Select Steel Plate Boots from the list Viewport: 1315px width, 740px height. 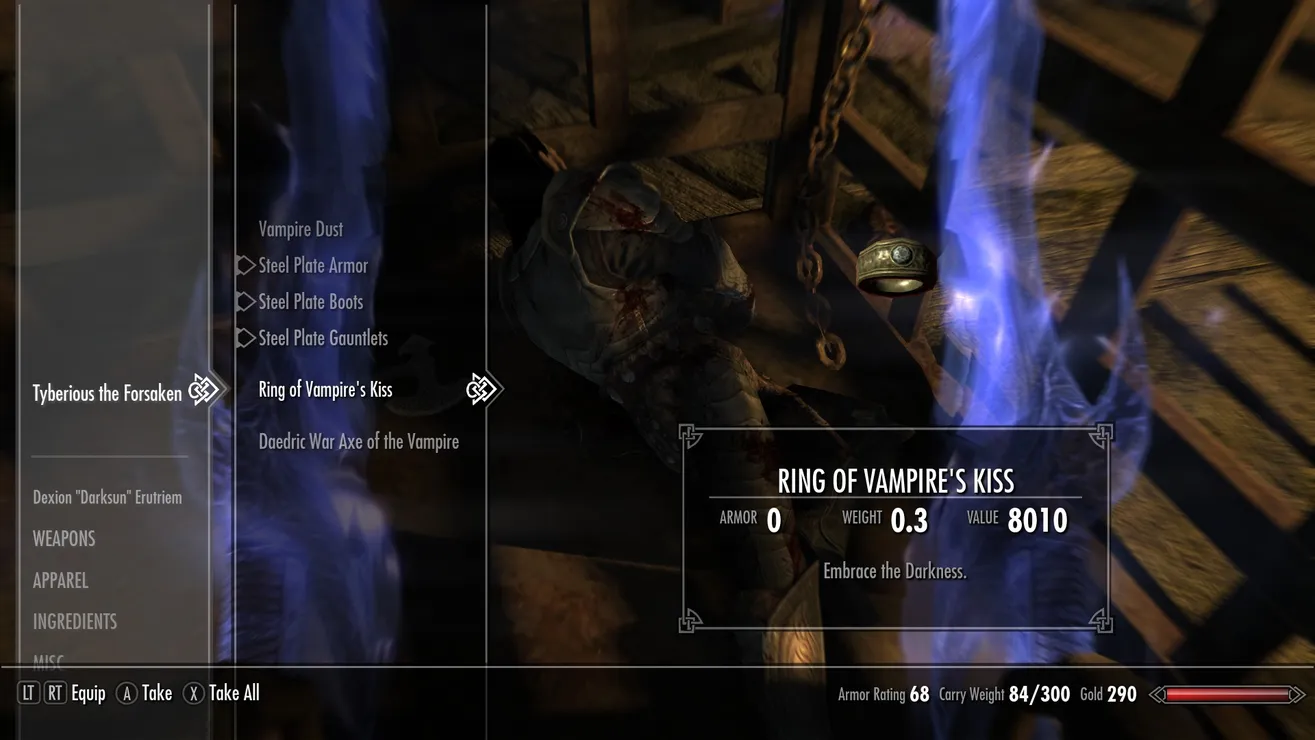tap(310, 301)
